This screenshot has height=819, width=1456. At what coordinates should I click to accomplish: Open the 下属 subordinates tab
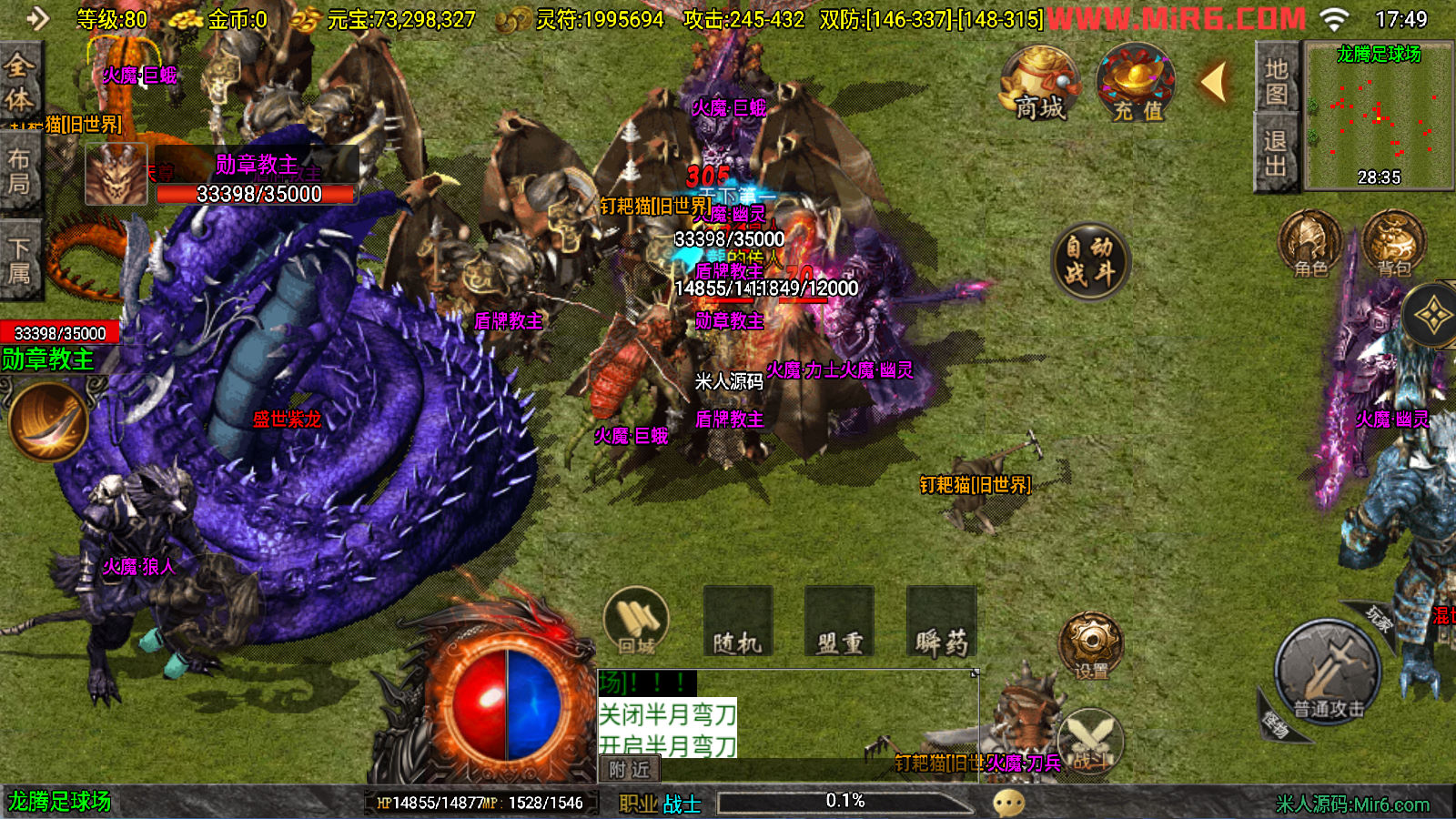pos(20,260)
